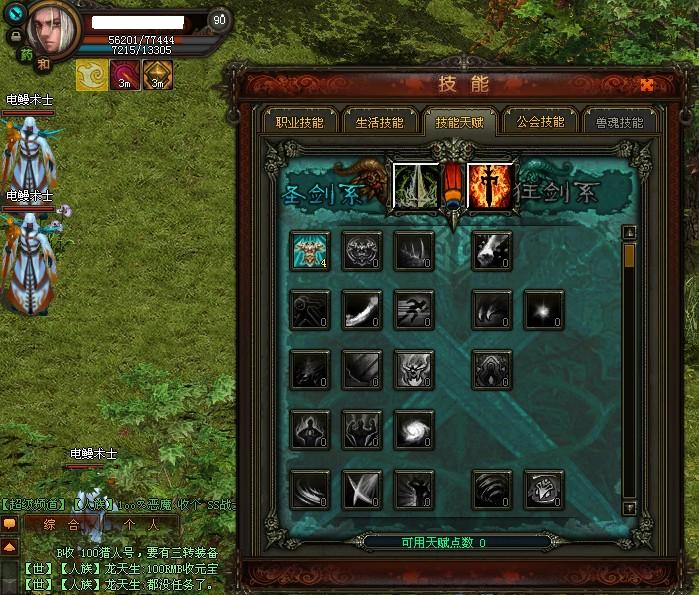This screenshot has height=595, width=699.
Task: Click the running figure talent icon
Action: click(413, 310)
